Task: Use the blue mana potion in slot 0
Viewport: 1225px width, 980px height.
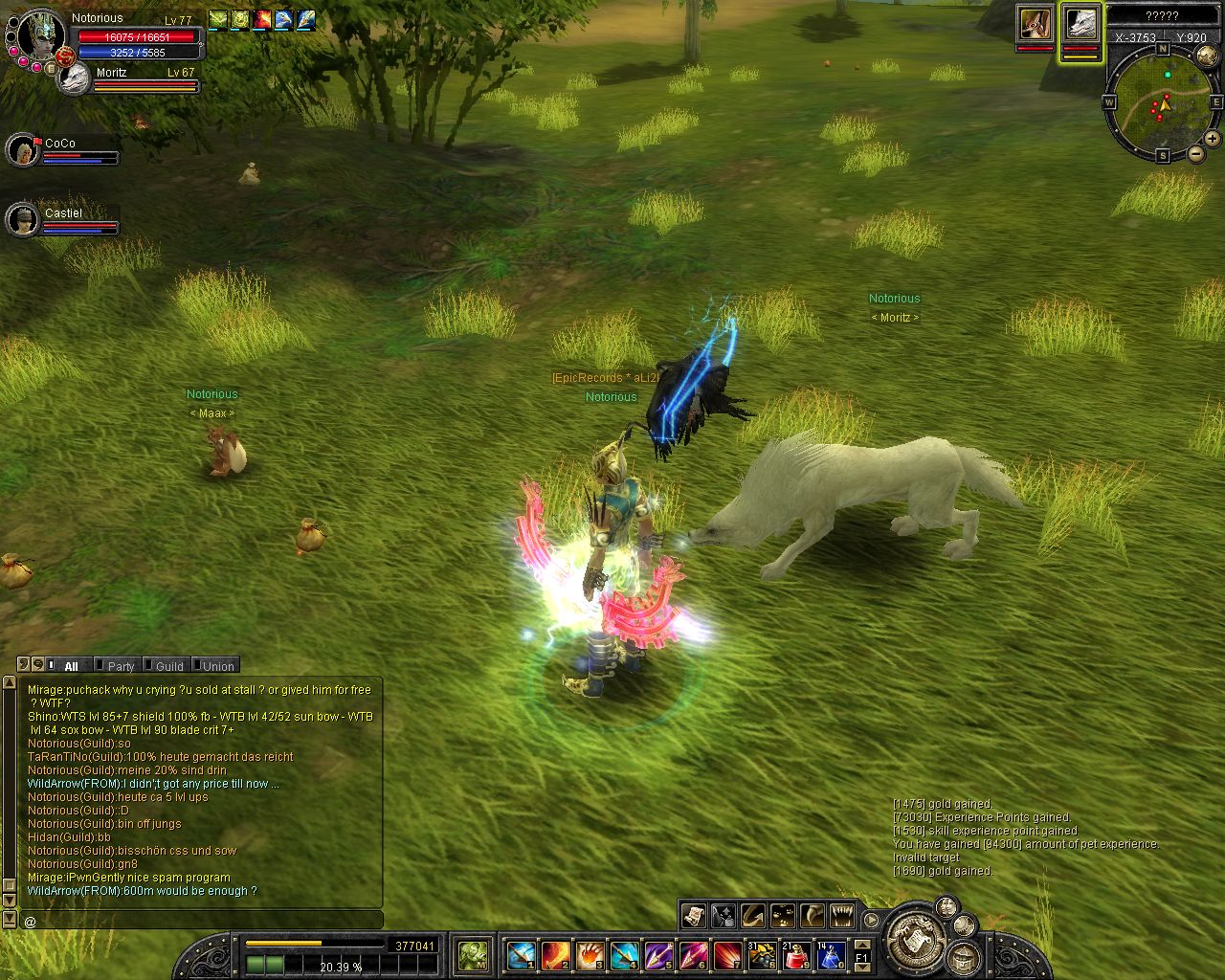Action: [x=830, y=954]
